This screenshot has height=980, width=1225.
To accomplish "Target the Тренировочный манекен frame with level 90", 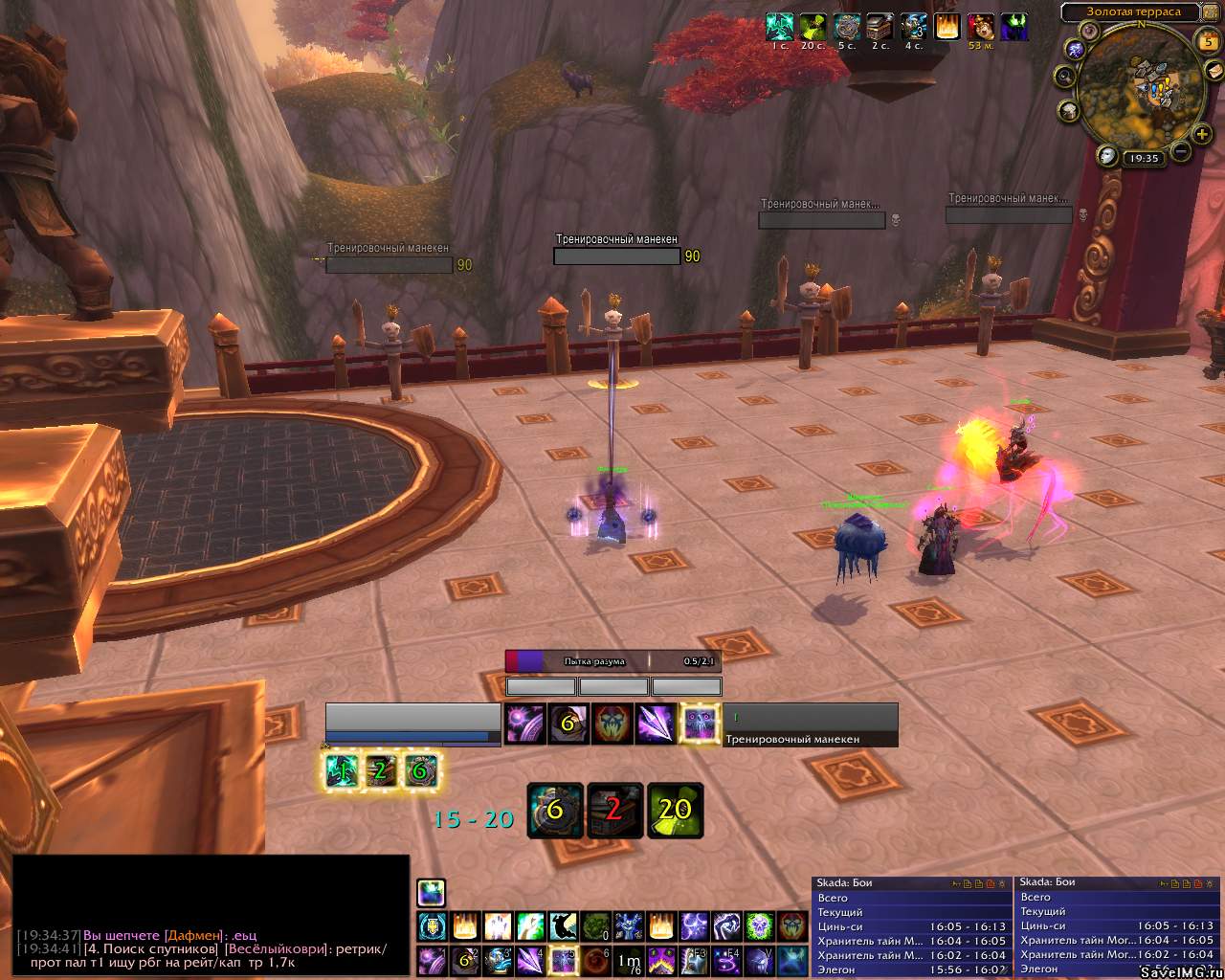I will [x=616, y=256].
